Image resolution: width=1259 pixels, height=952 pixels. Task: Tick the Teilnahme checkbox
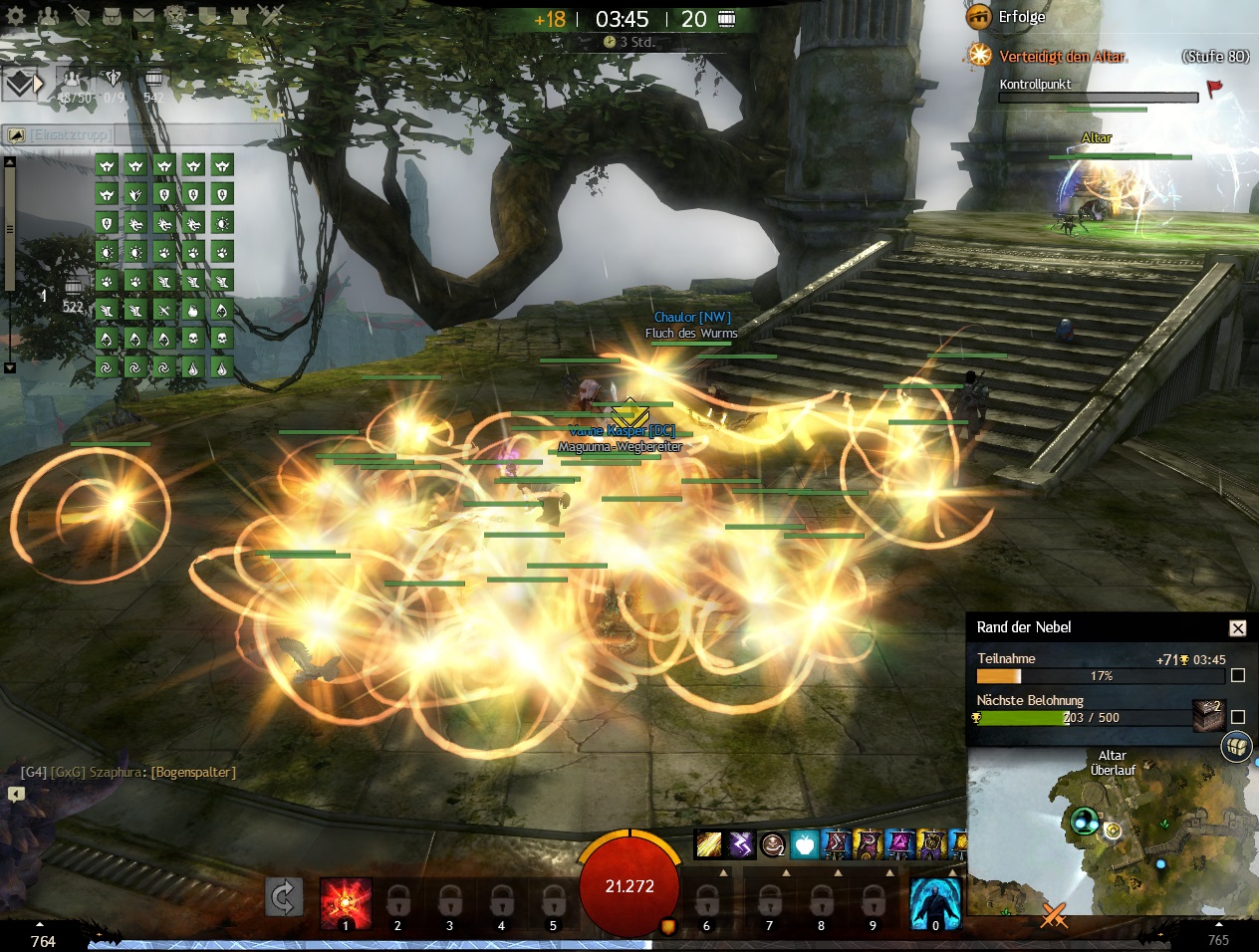click(1238, 675)
